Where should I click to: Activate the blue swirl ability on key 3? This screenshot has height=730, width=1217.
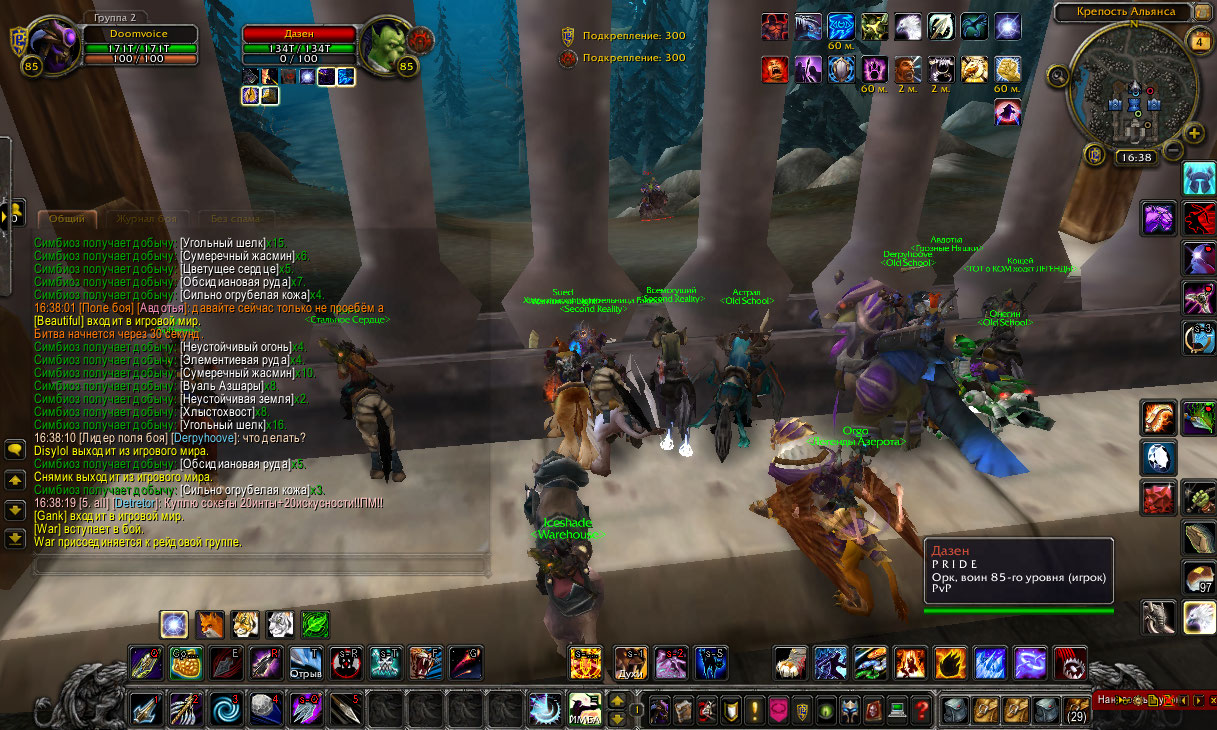(x=225, y=709)
